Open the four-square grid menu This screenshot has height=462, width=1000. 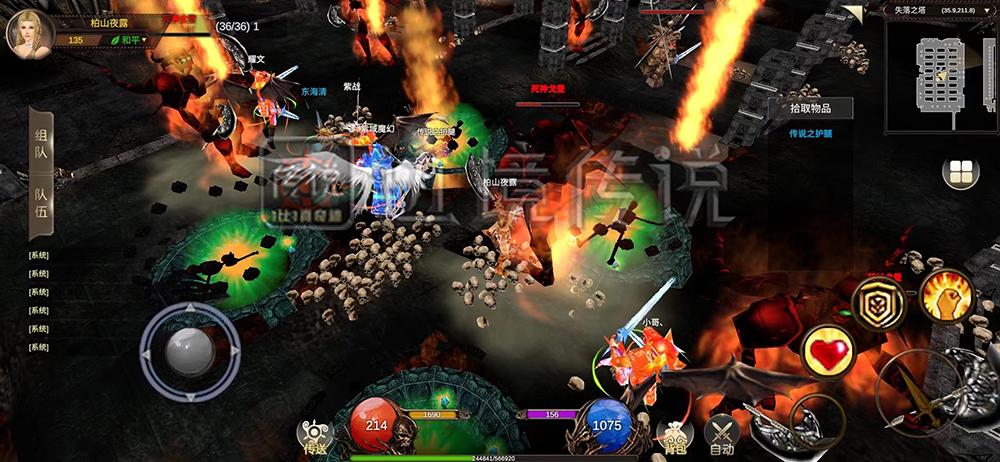(961, 172)
